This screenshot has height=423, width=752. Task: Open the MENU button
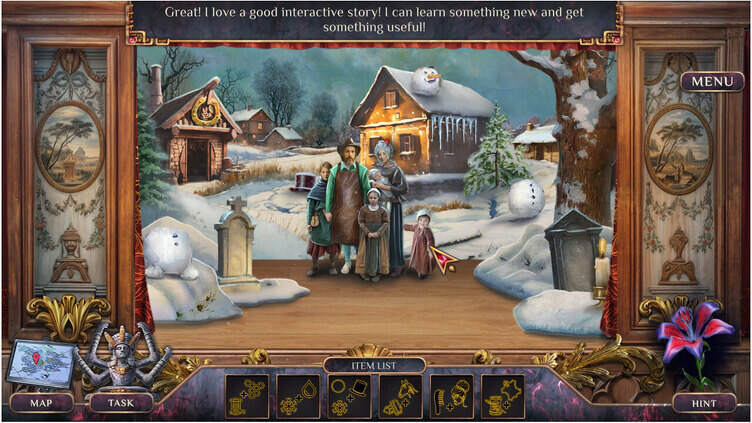click(712, 82)
